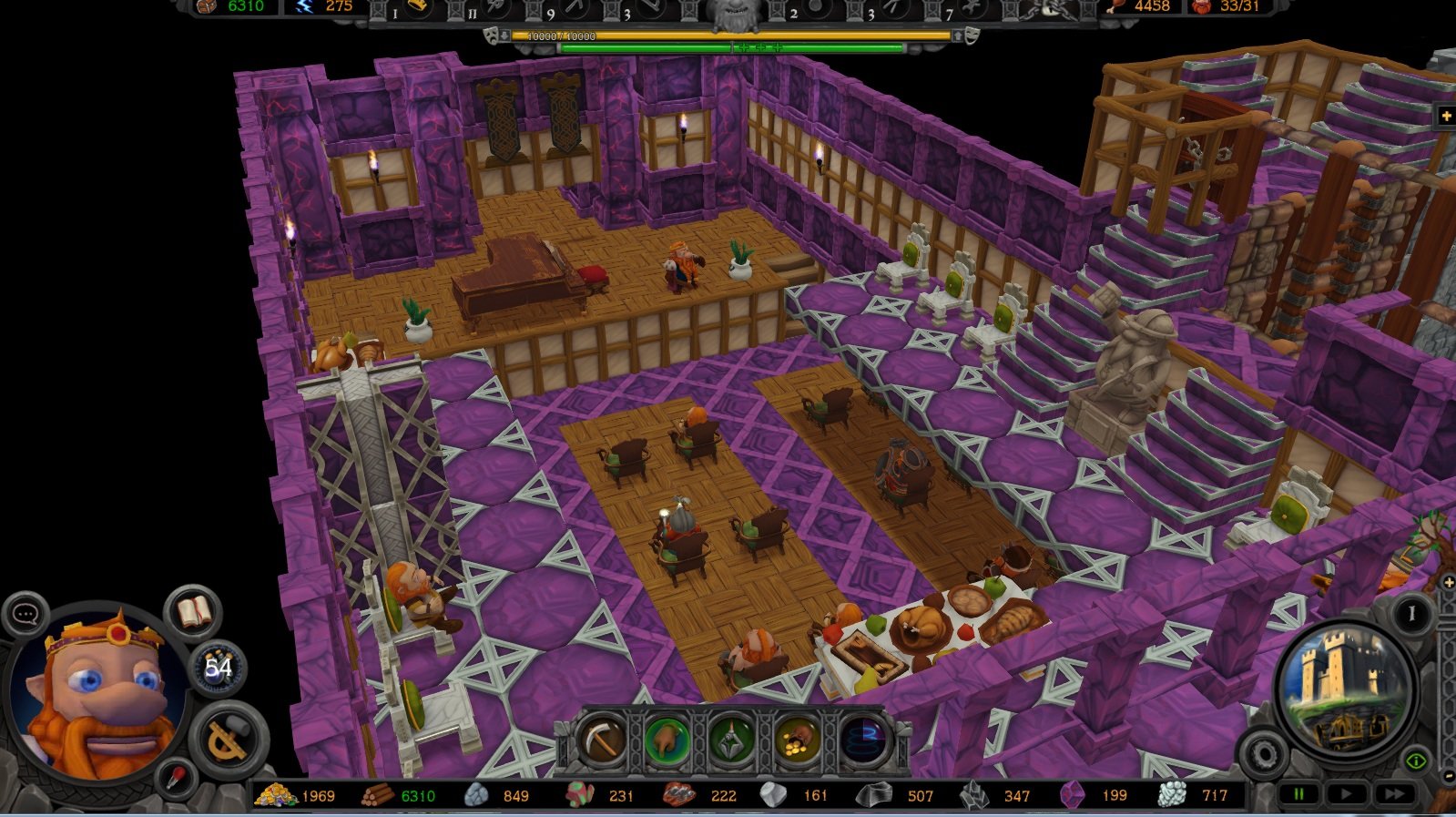Collapse the right sidebar with the minus icon
The height and width of the screenshot is (817, 1456).
point(1449,776)
